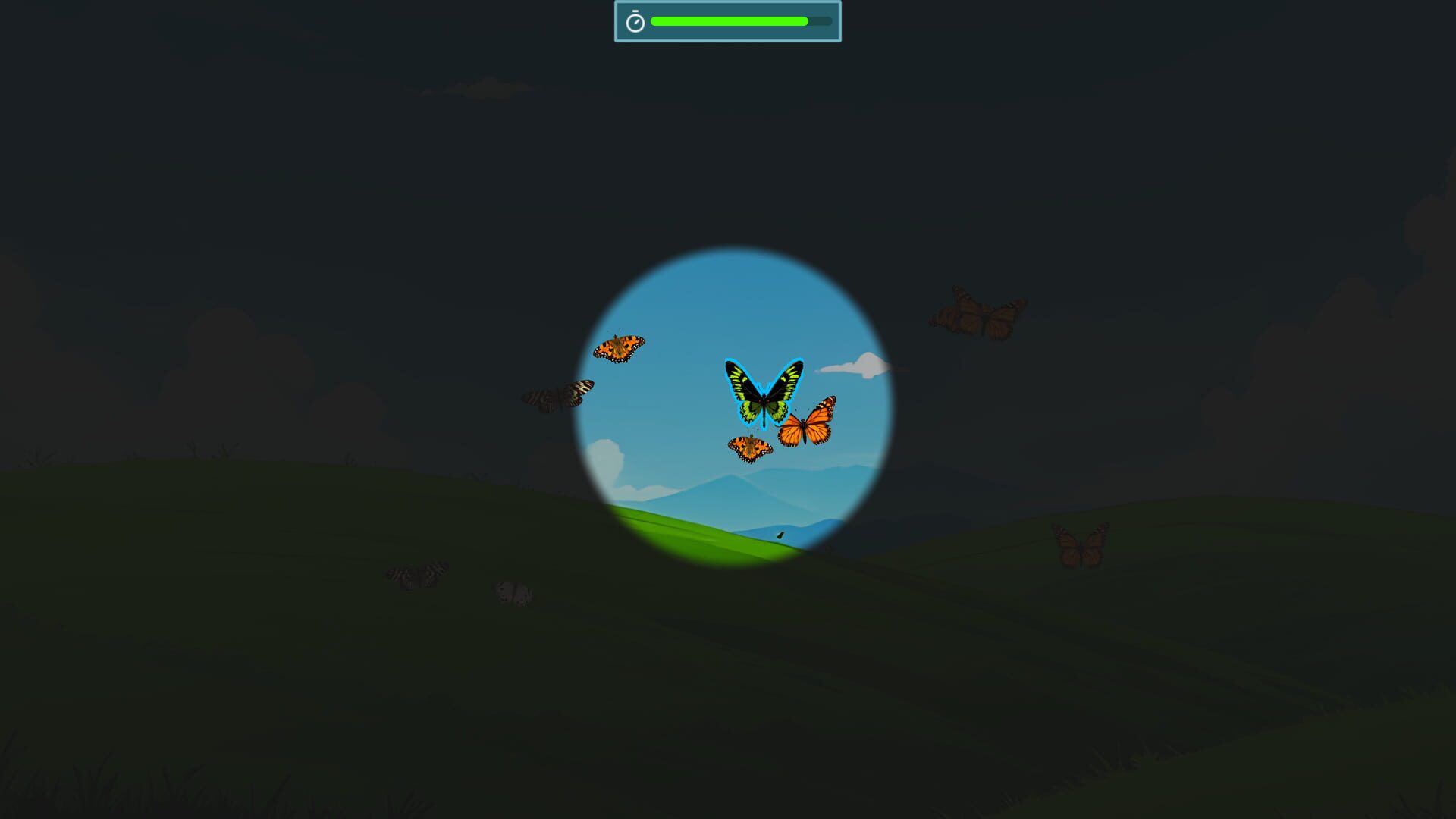The height and width of the screenshot is (819, 1456).
Task: Click the green timer progress bar
Action: click(728, 22)
